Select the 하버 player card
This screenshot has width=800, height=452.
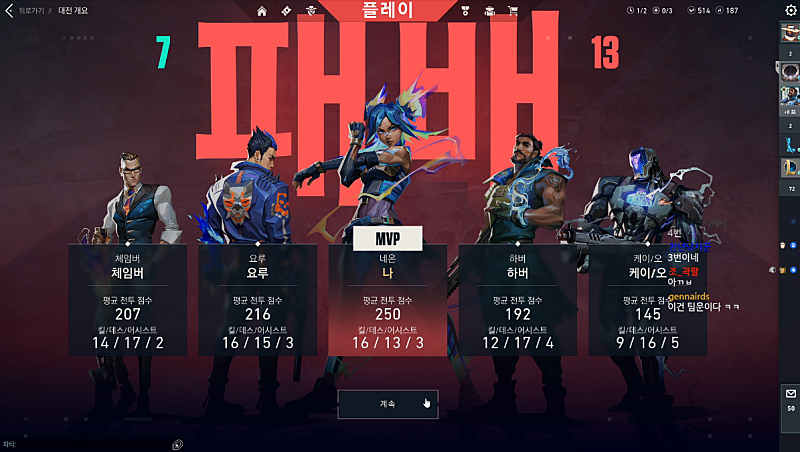517,299
